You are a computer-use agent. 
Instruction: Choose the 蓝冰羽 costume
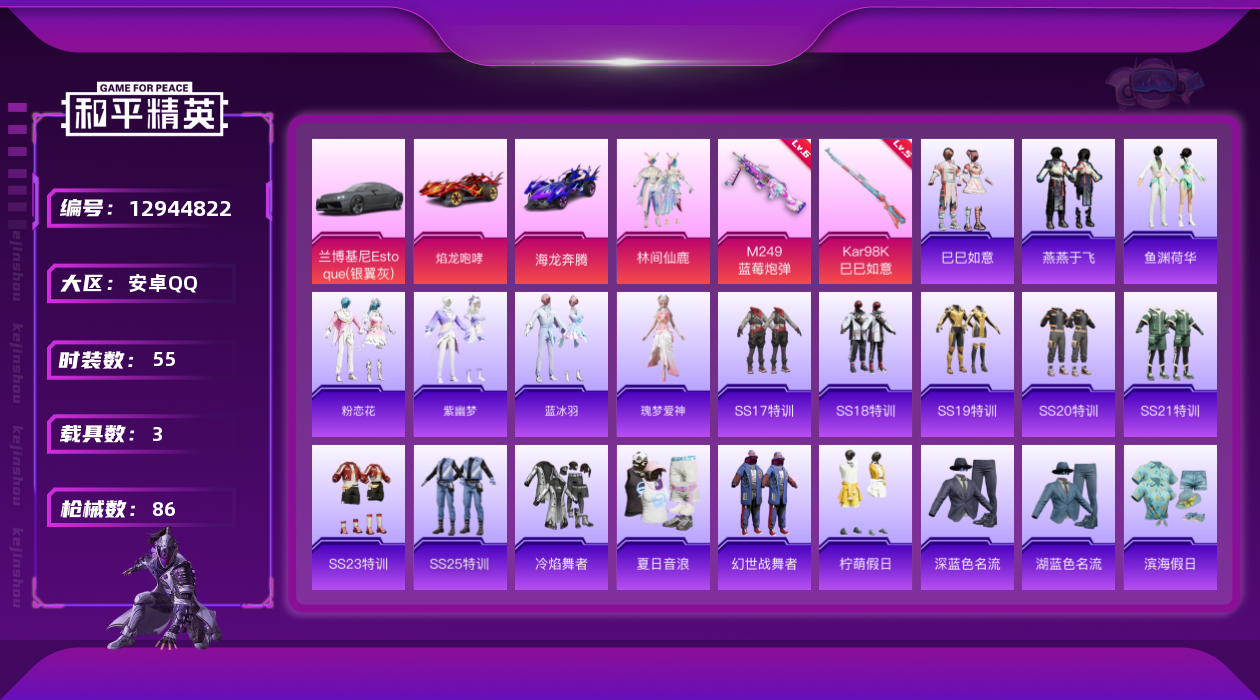pyautogui.click(x=561, y=364)
